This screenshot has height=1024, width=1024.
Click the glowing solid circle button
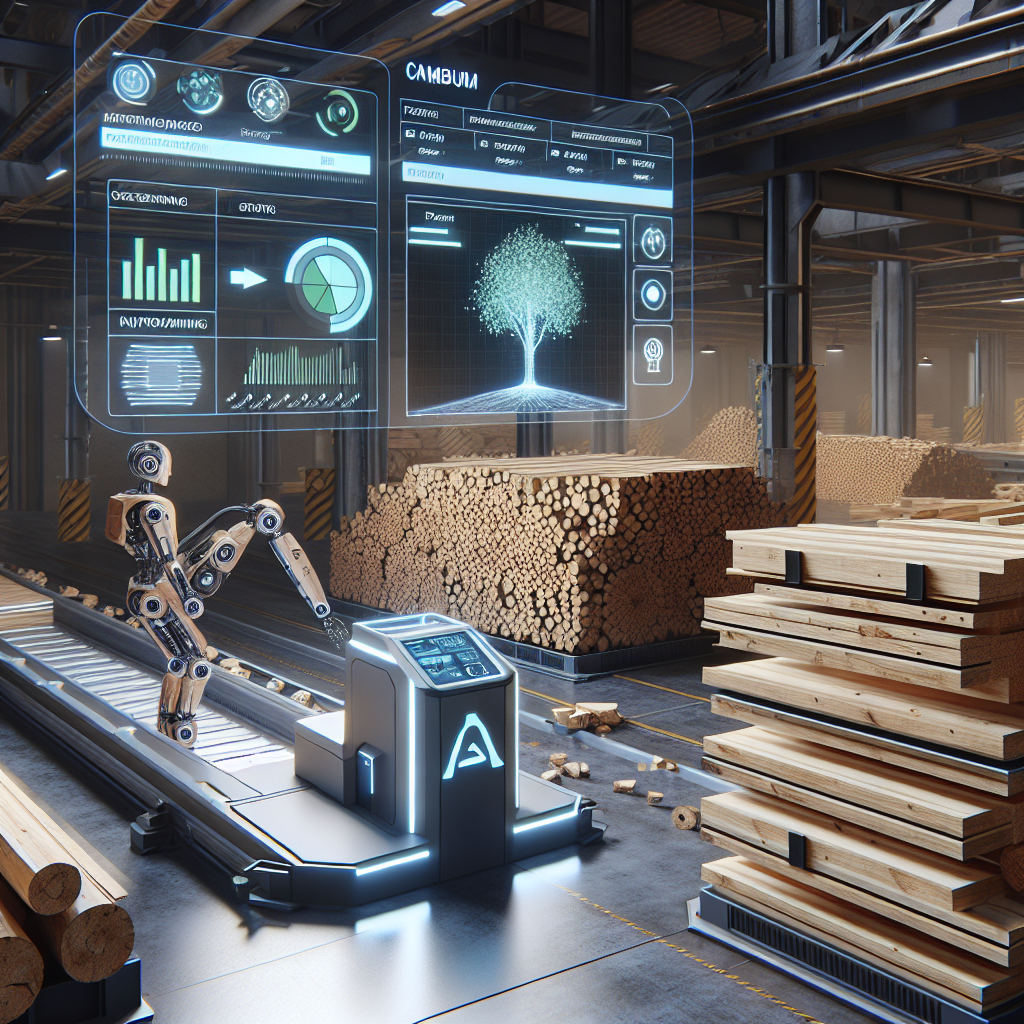652,294
